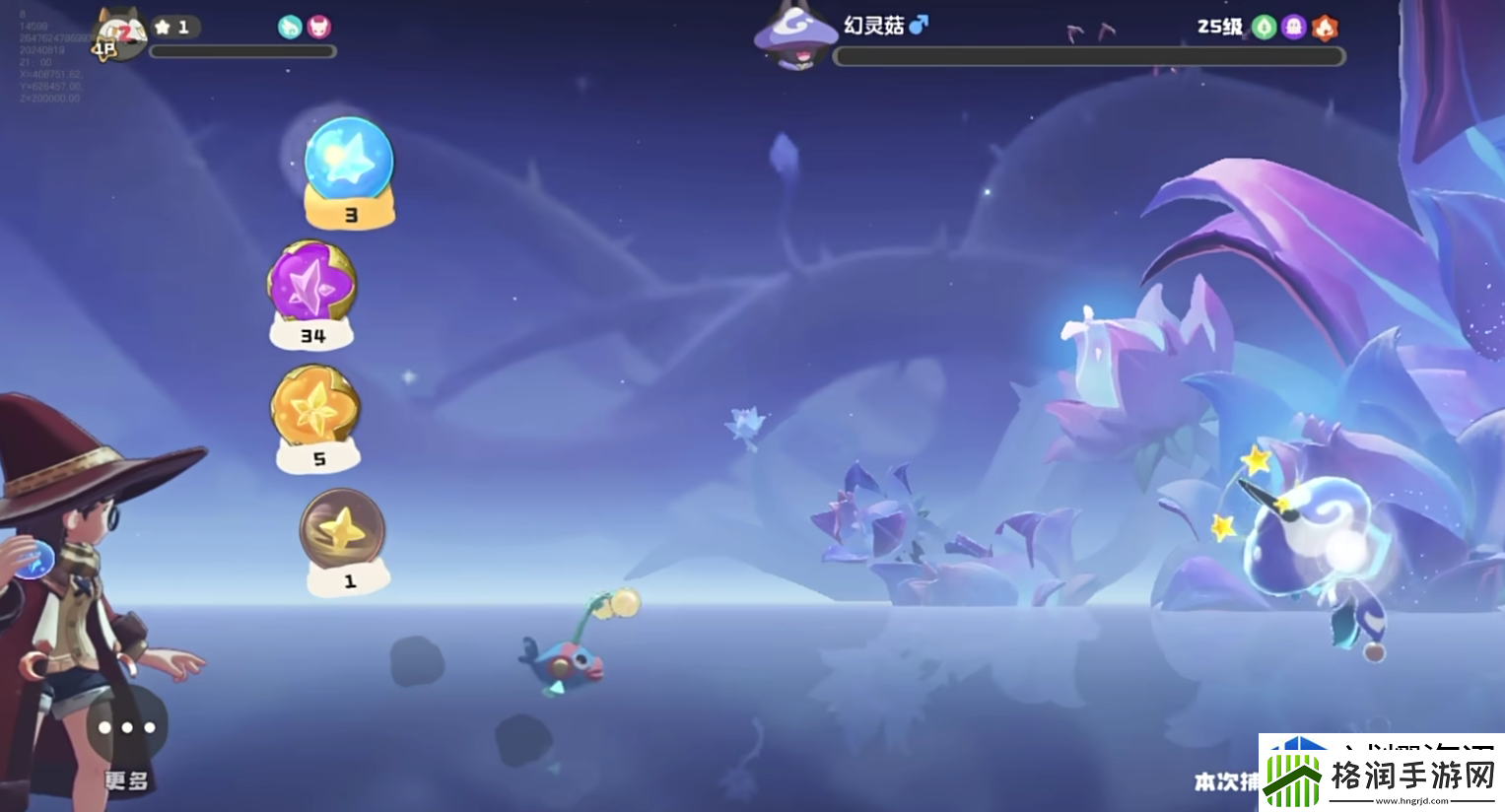This screenshot has width=1505, height=812.
Task: Choose the purple star capture orb
Action: pyautogui.click(x=312, y=284)
